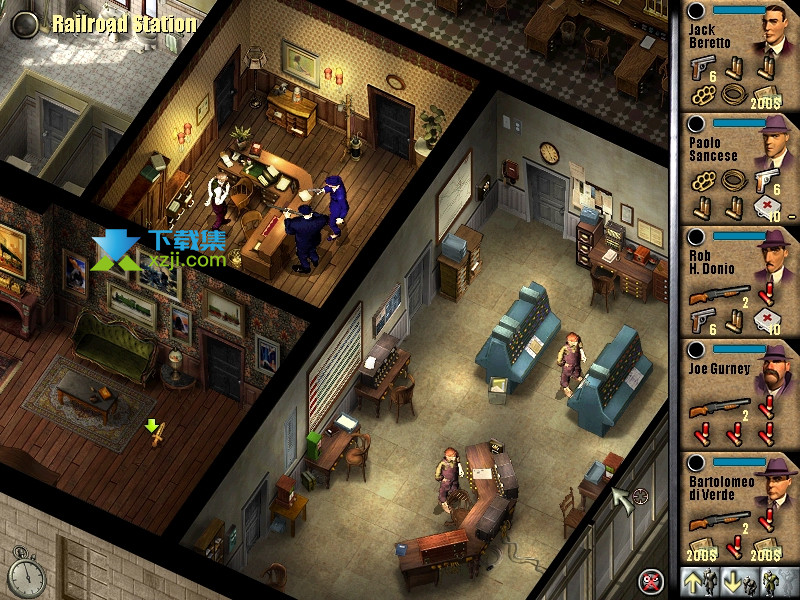Click the standing gangster mode button
Screen dimensions: 800x600
click(771, 579)
